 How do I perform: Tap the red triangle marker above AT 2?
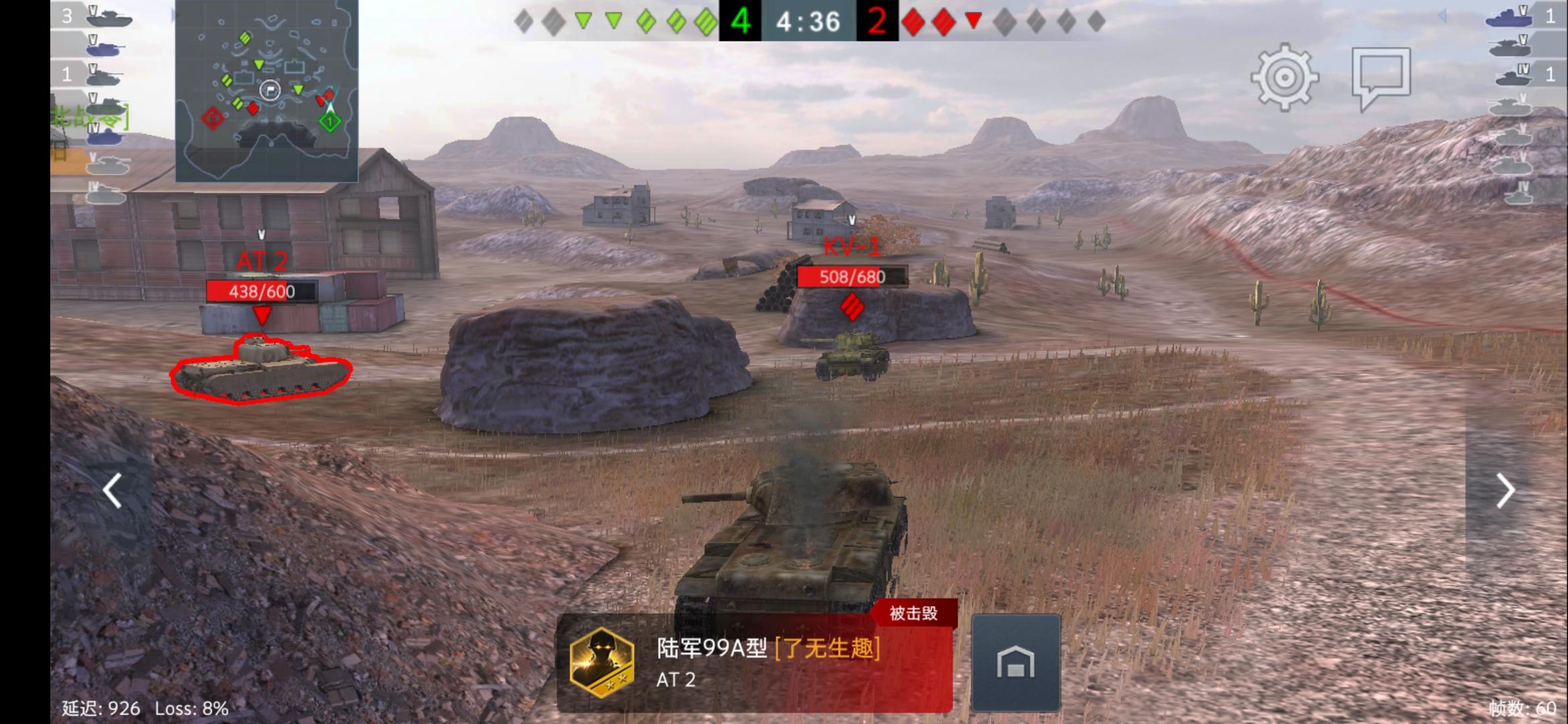pos(263,313)
